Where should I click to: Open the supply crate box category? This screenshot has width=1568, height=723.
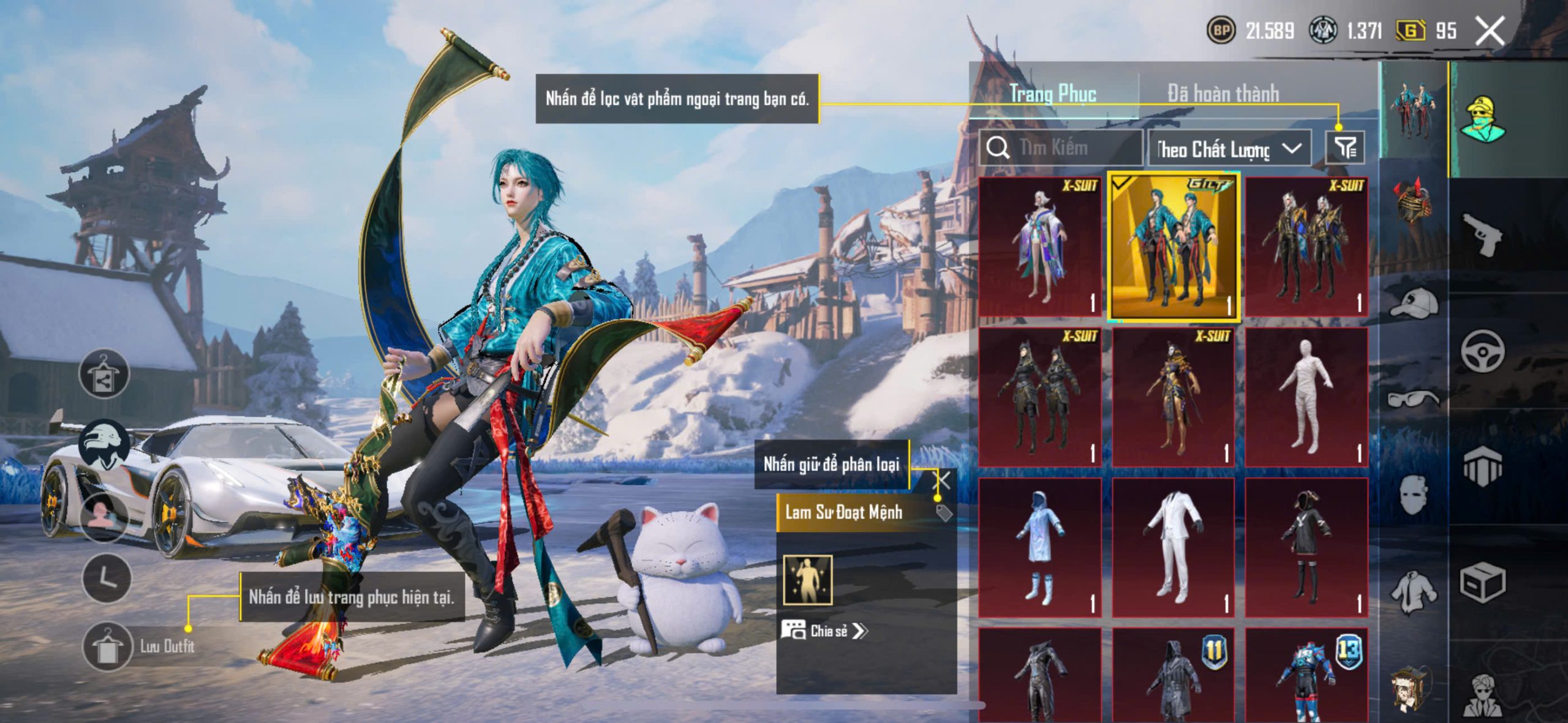[x=1482, y=583]
